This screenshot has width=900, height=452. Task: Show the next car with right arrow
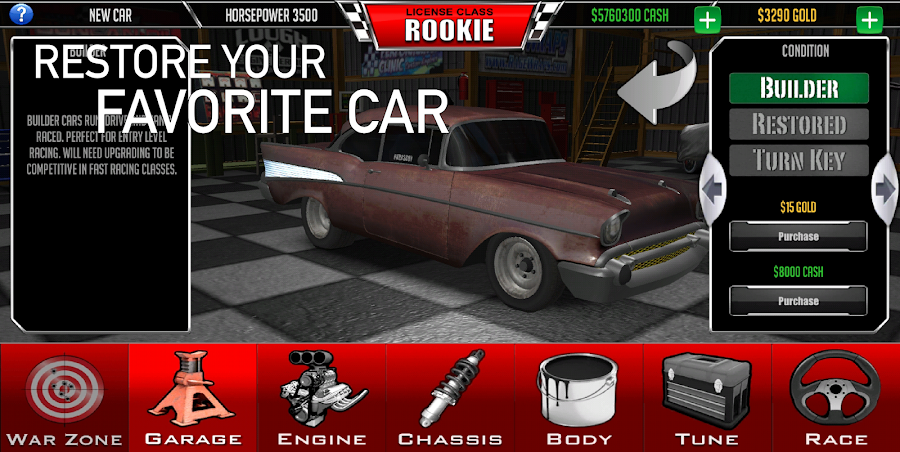[885, 187]
